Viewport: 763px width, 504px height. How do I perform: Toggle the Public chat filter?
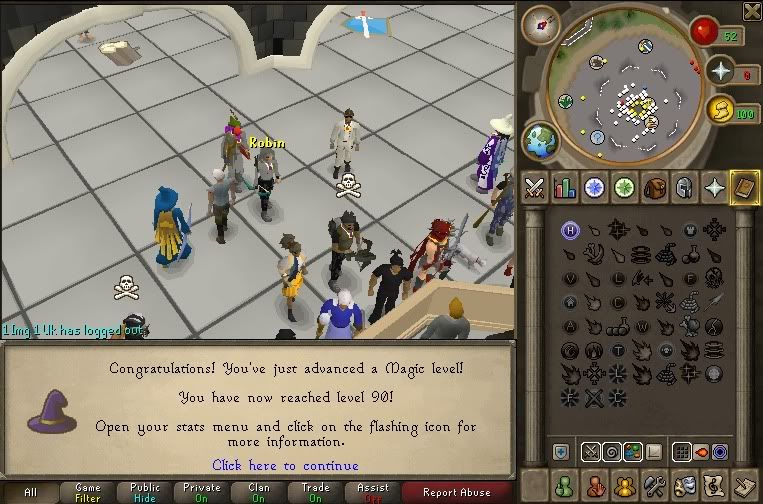point(146,492)
